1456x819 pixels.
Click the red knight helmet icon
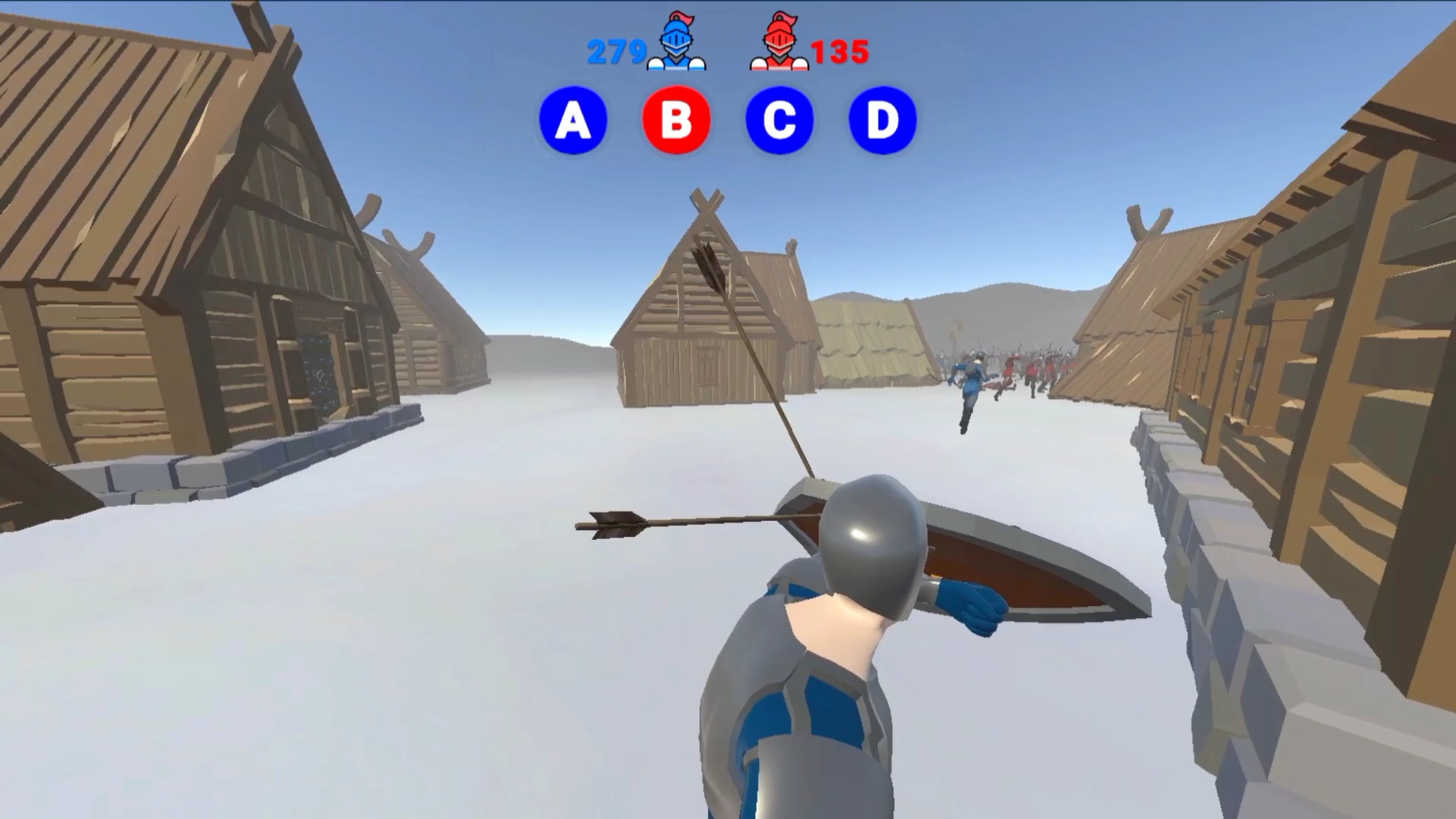[779, 47]
